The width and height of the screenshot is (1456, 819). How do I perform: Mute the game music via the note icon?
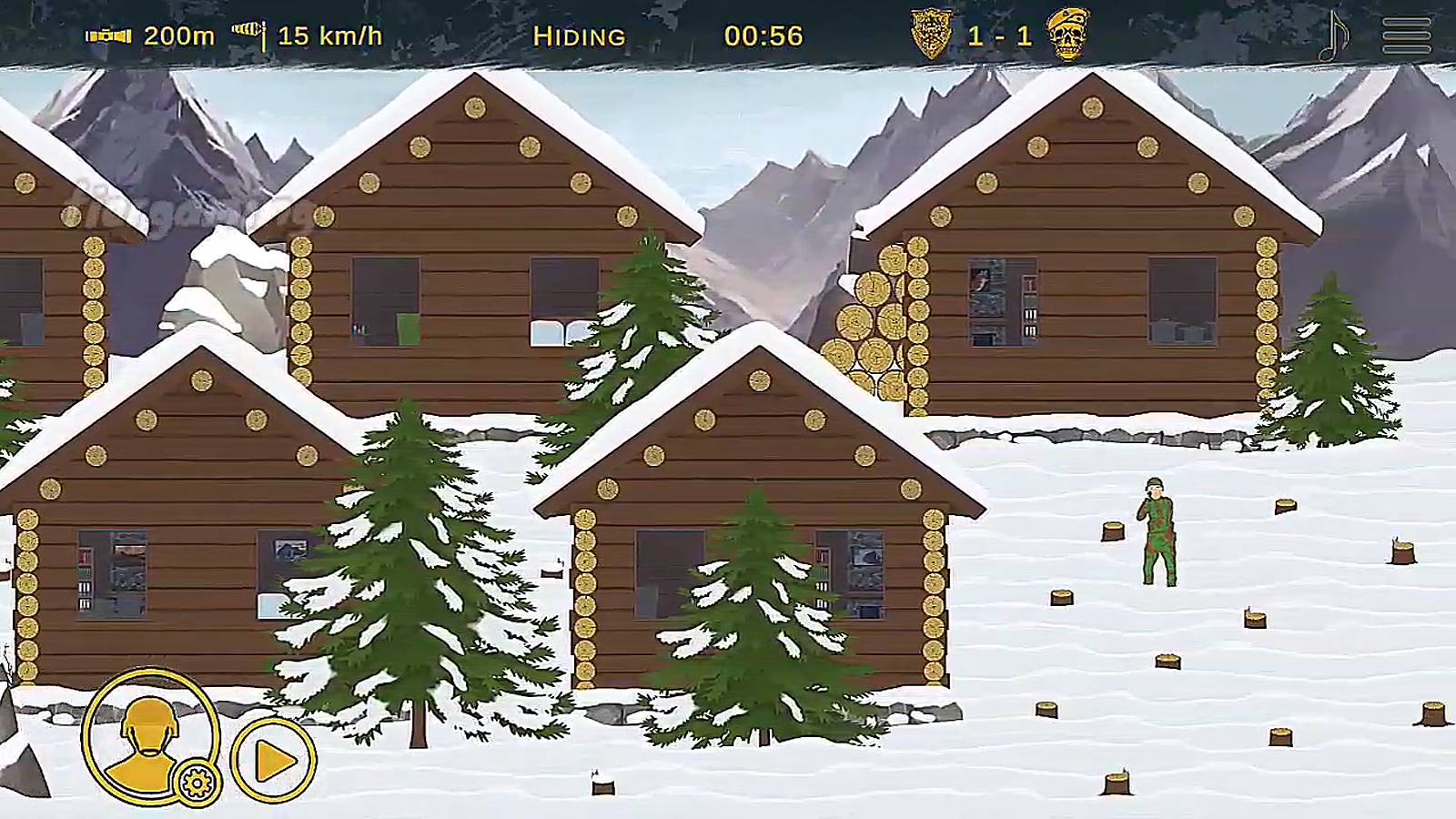point(1334,35)
